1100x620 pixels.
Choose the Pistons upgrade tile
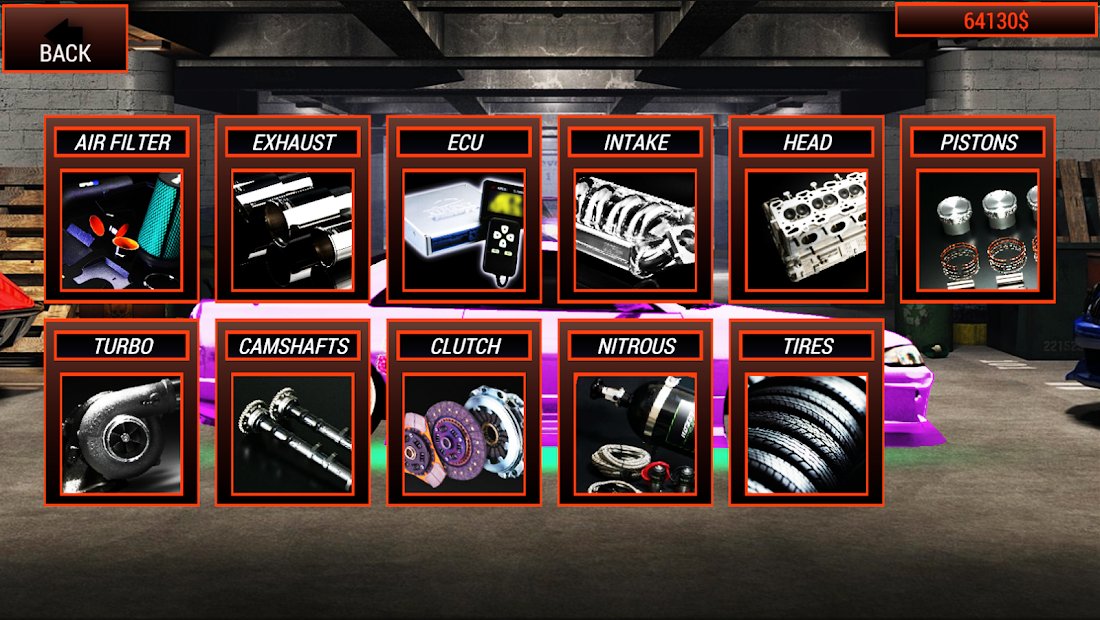click(x=978, y=210)
